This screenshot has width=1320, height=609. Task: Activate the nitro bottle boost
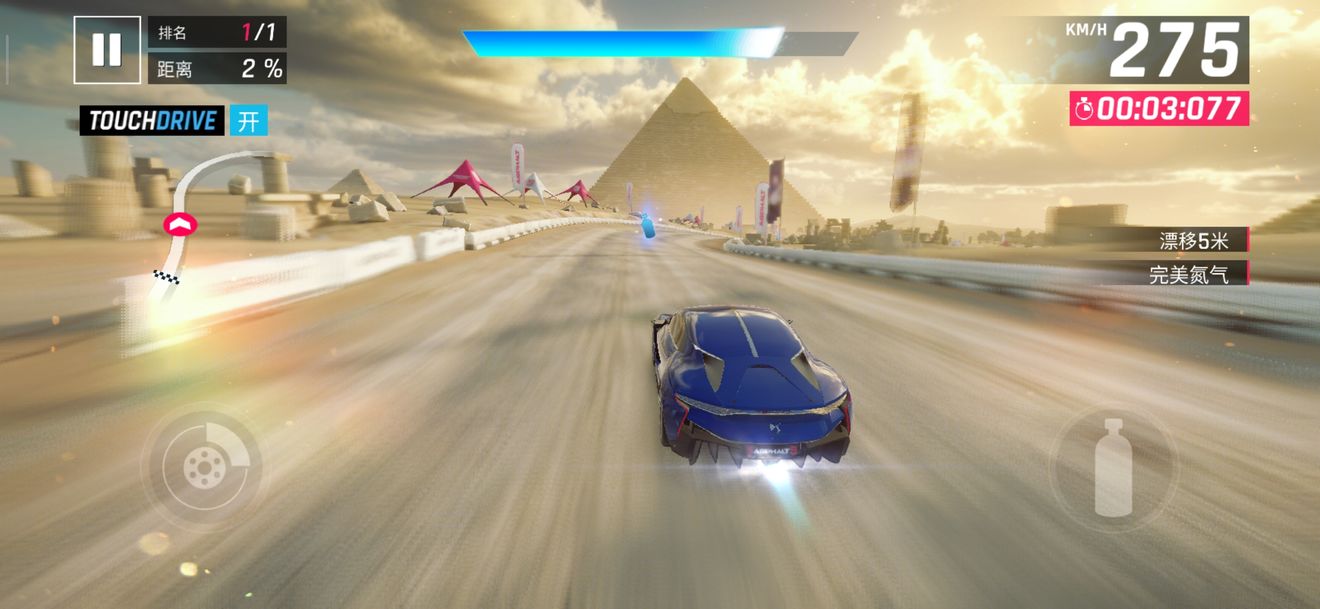[1113, 467]
